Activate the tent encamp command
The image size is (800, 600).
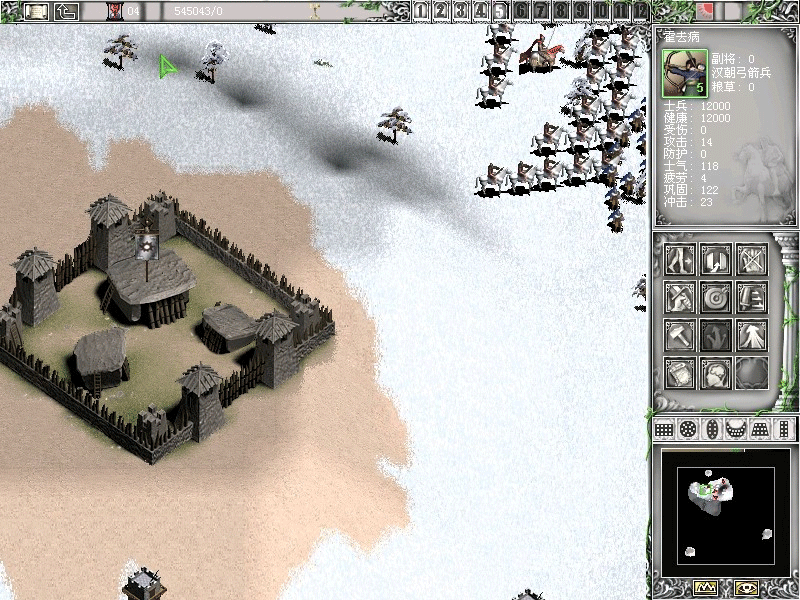pos(751,335)
